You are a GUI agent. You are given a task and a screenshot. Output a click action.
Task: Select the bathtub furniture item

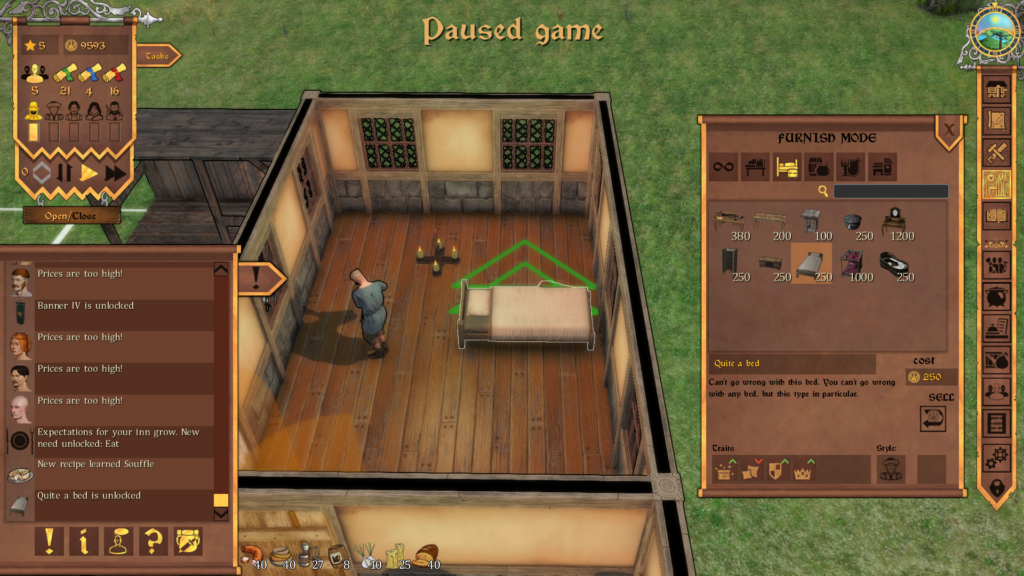click(893, 263)
